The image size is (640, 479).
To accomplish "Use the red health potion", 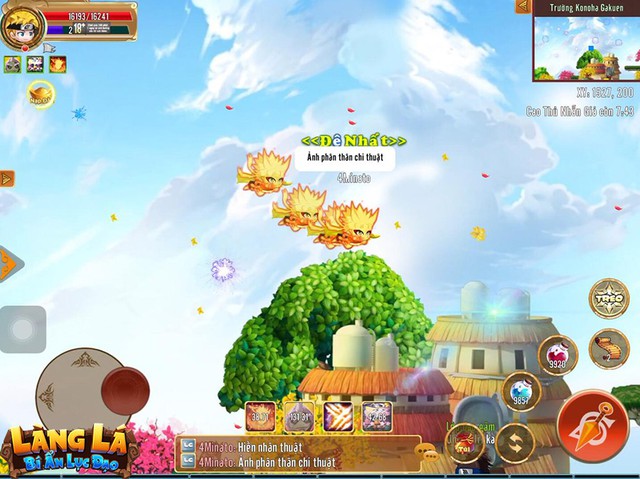I will pyautogui.click(x=557, y=354).
